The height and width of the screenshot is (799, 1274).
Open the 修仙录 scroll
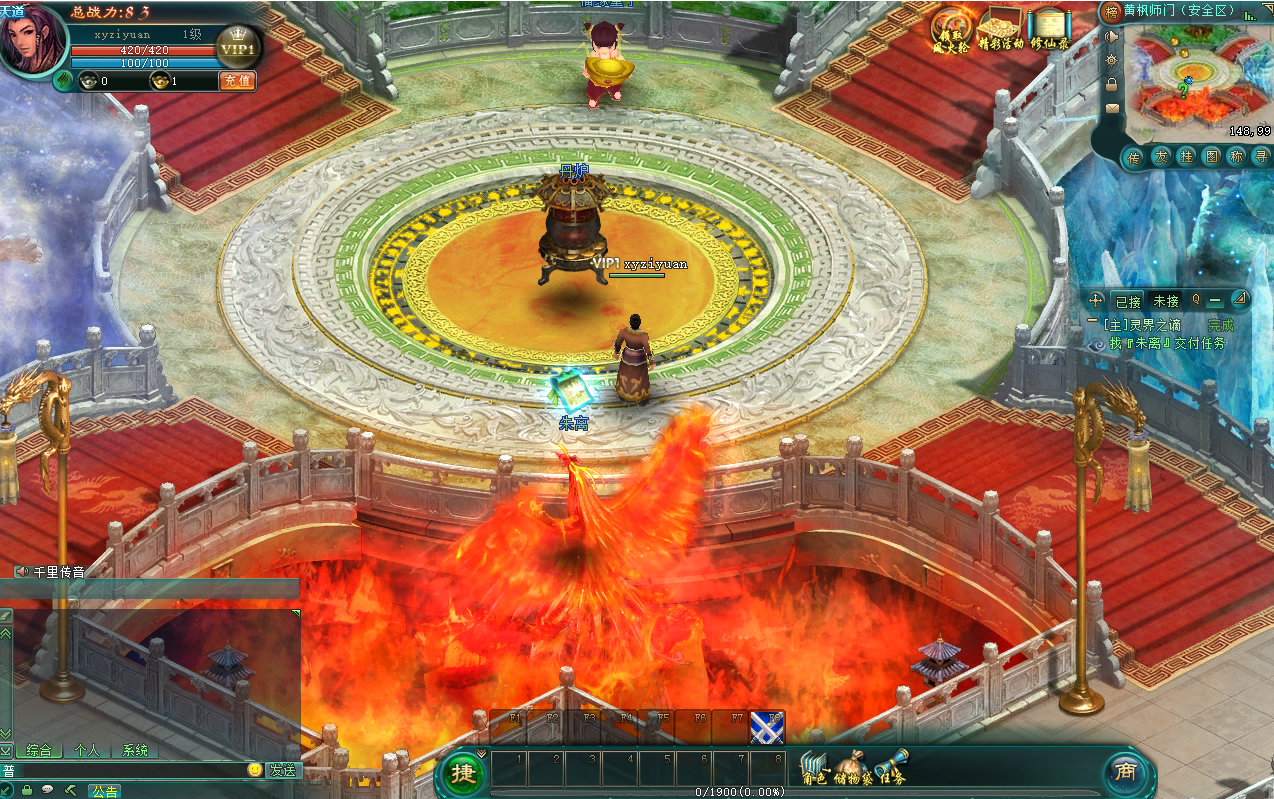coord(1049,30)
